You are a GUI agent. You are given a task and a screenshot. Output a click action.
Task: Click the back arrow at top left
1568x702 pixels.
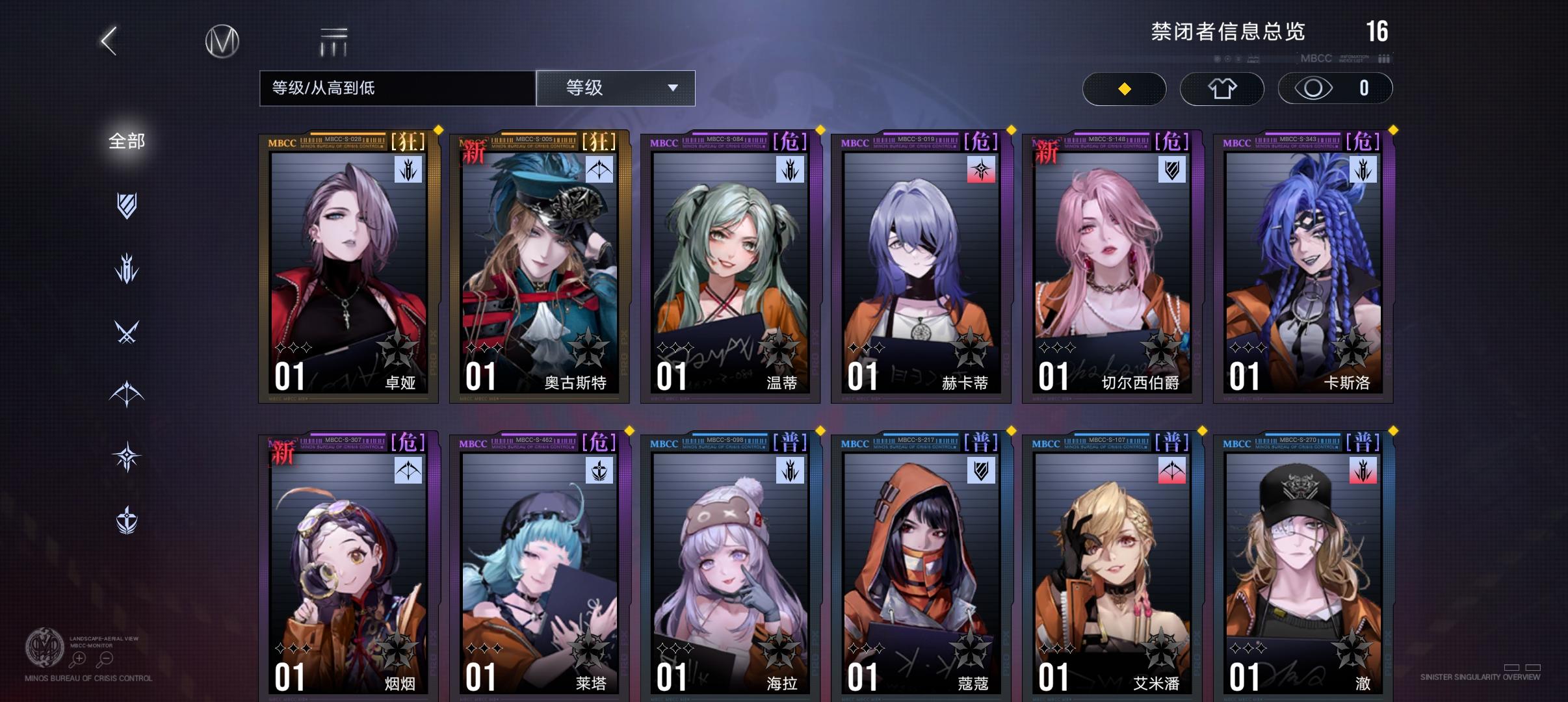tap(108, 40)
